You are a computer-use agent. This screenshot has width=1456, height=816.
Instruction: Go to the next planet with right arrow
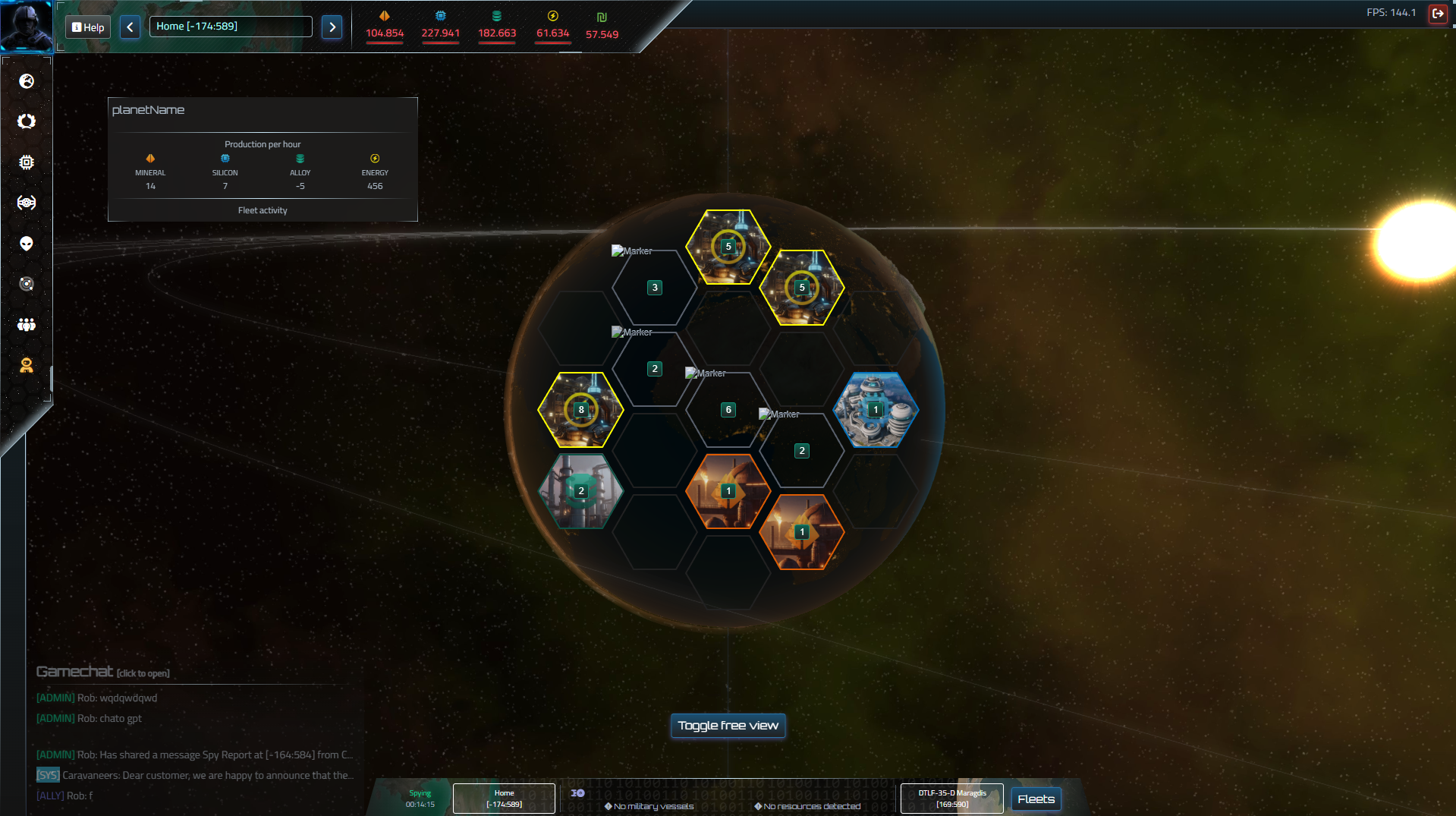[x=332, y=27]
